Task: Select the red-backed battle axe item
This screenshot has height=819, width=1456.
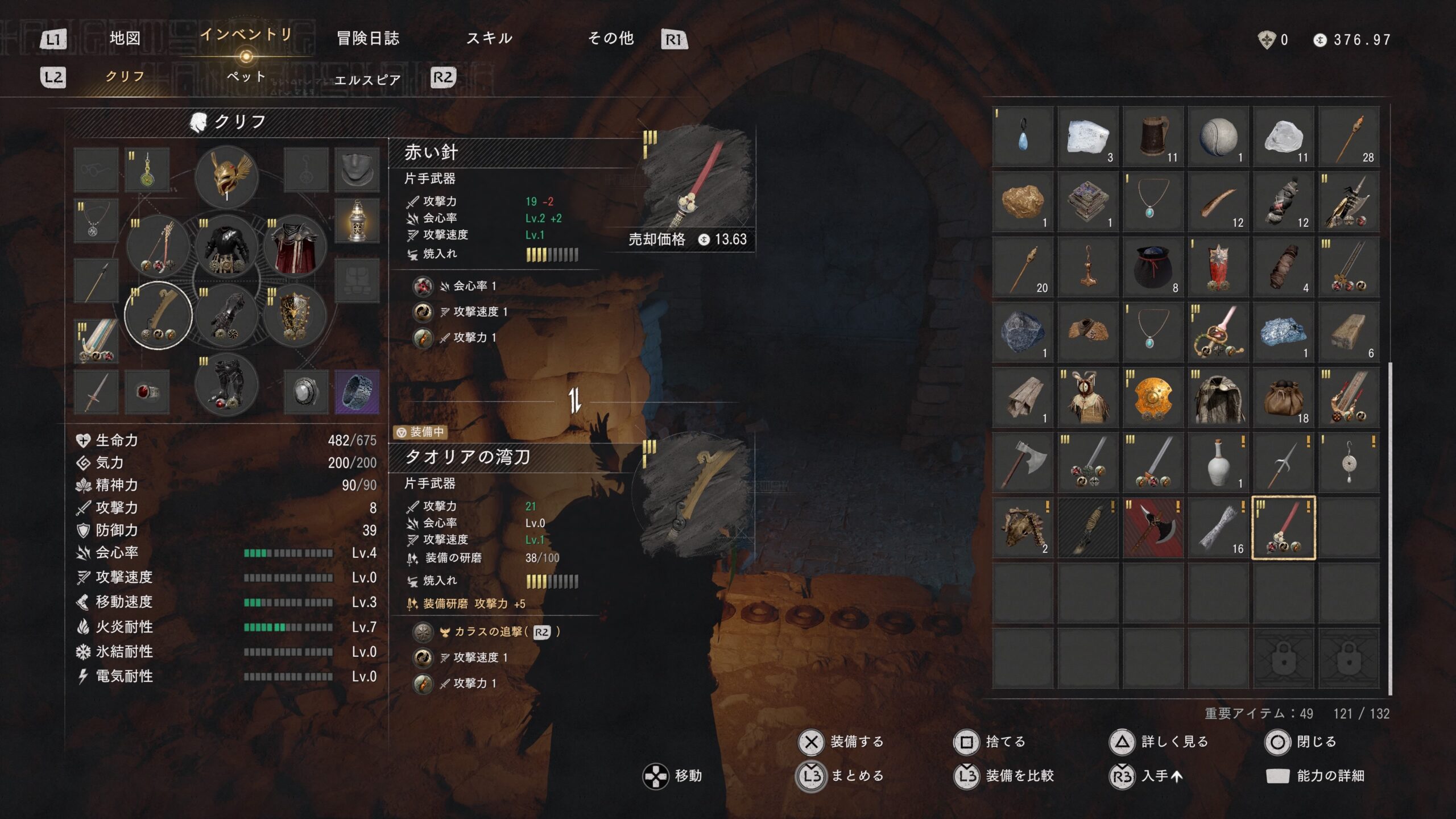Action: tap(1153, 528)
